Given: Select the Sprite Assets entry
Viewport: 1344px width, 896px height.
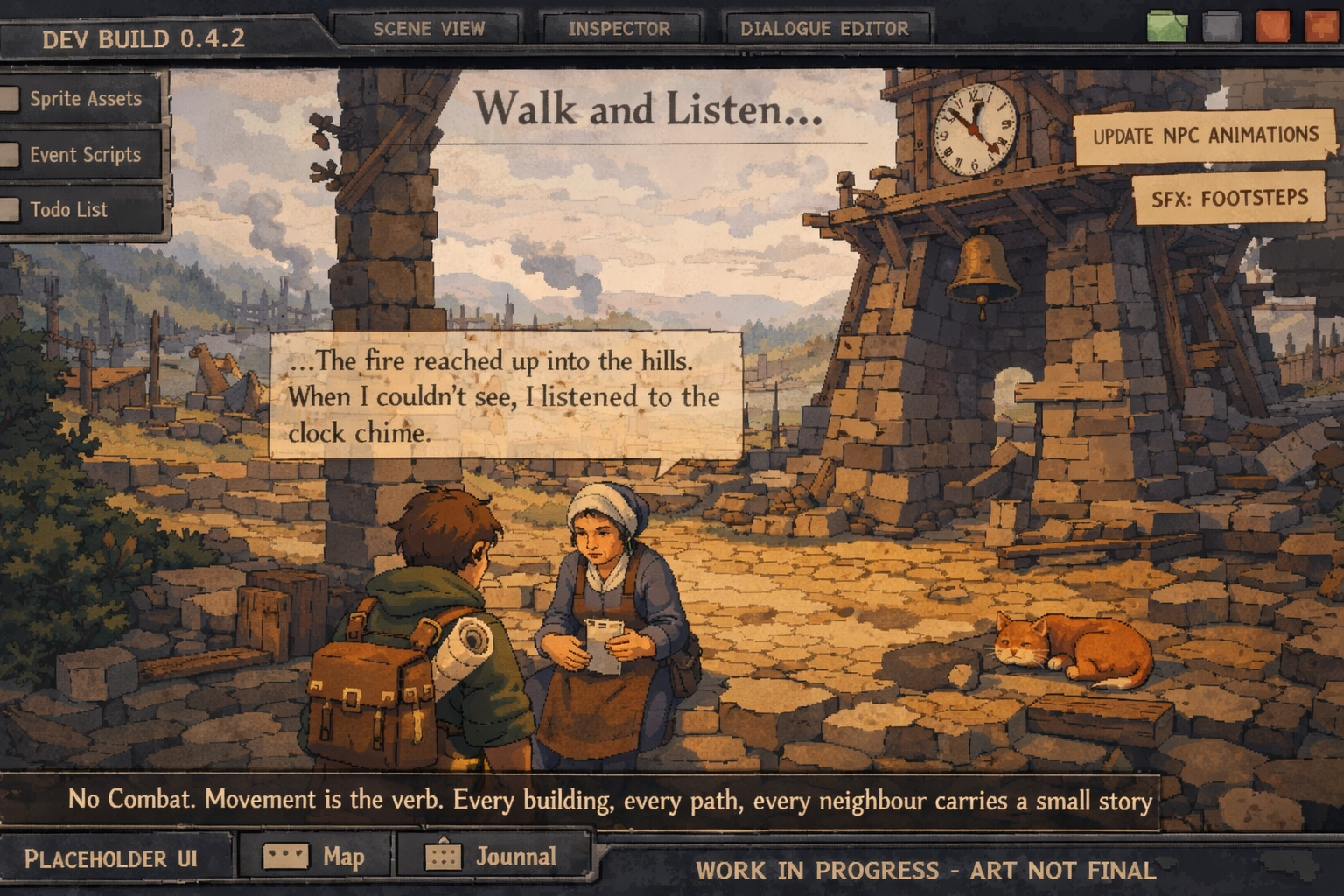Looking at the screenshot, I should coord(84,99).
